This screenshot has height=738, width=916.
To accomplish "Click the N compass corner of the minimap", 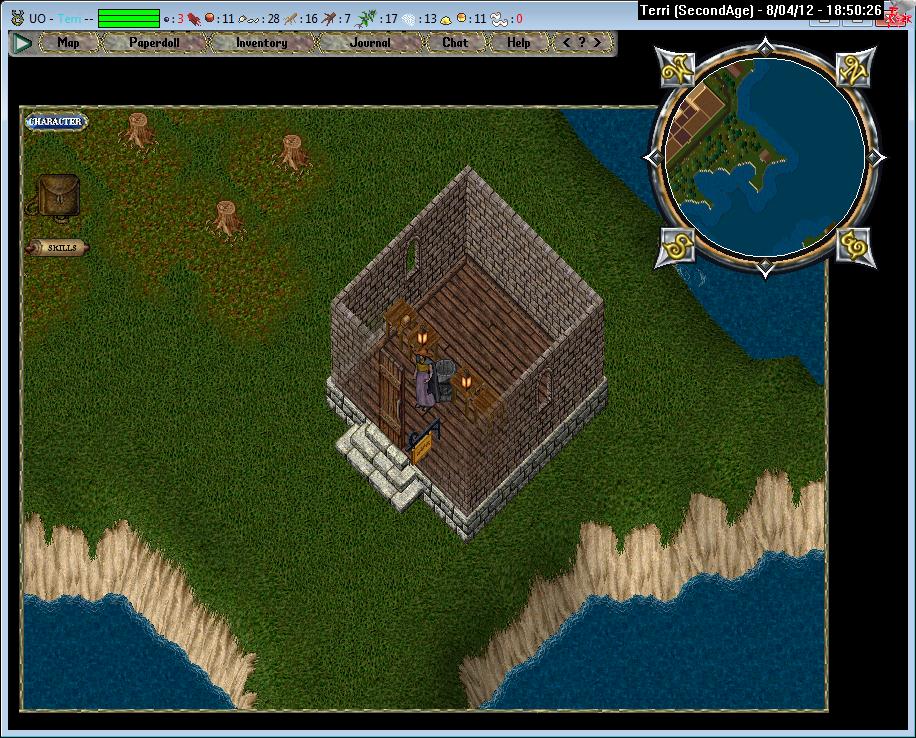I will 856,70.
